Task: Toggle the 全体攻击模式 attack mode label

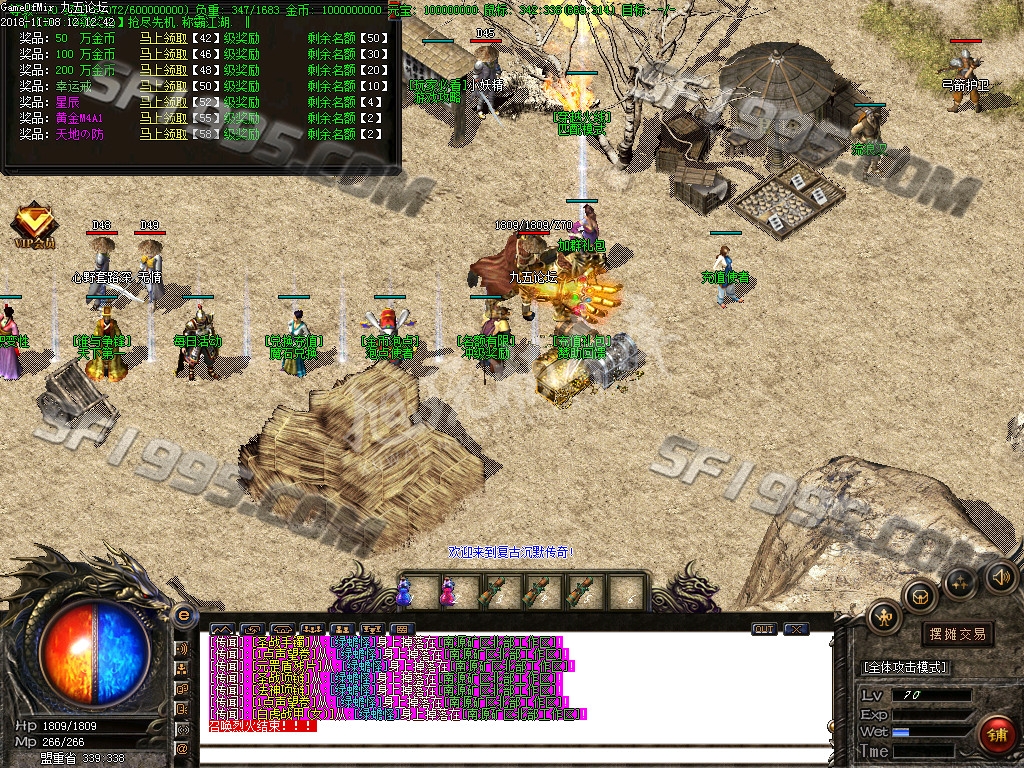Action: (x=906, y=667)
